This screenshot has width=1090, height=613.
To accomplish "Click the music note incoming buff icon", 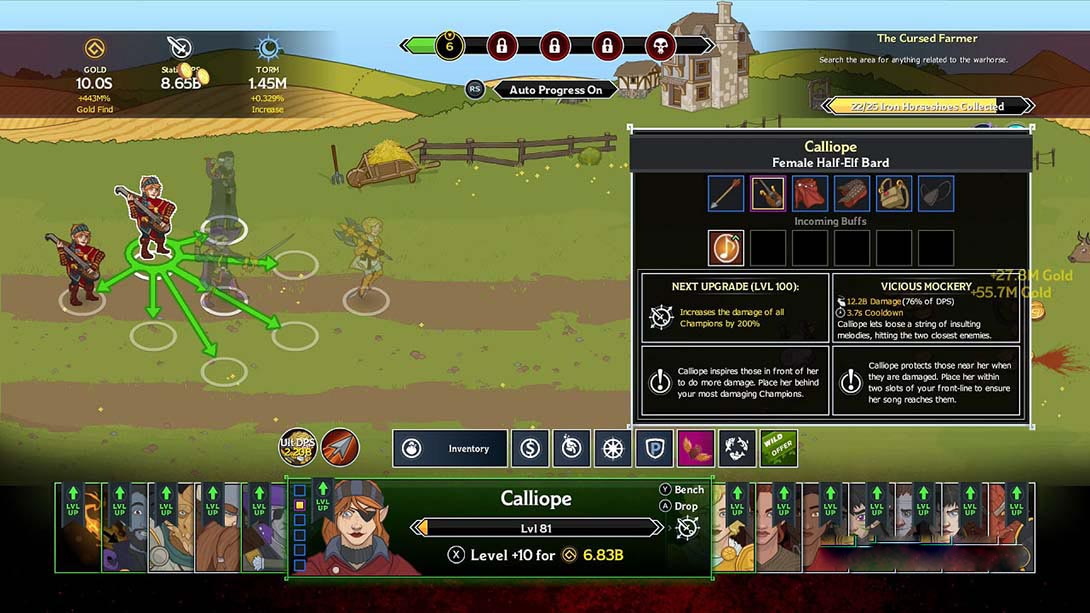I will coord(726,248).
